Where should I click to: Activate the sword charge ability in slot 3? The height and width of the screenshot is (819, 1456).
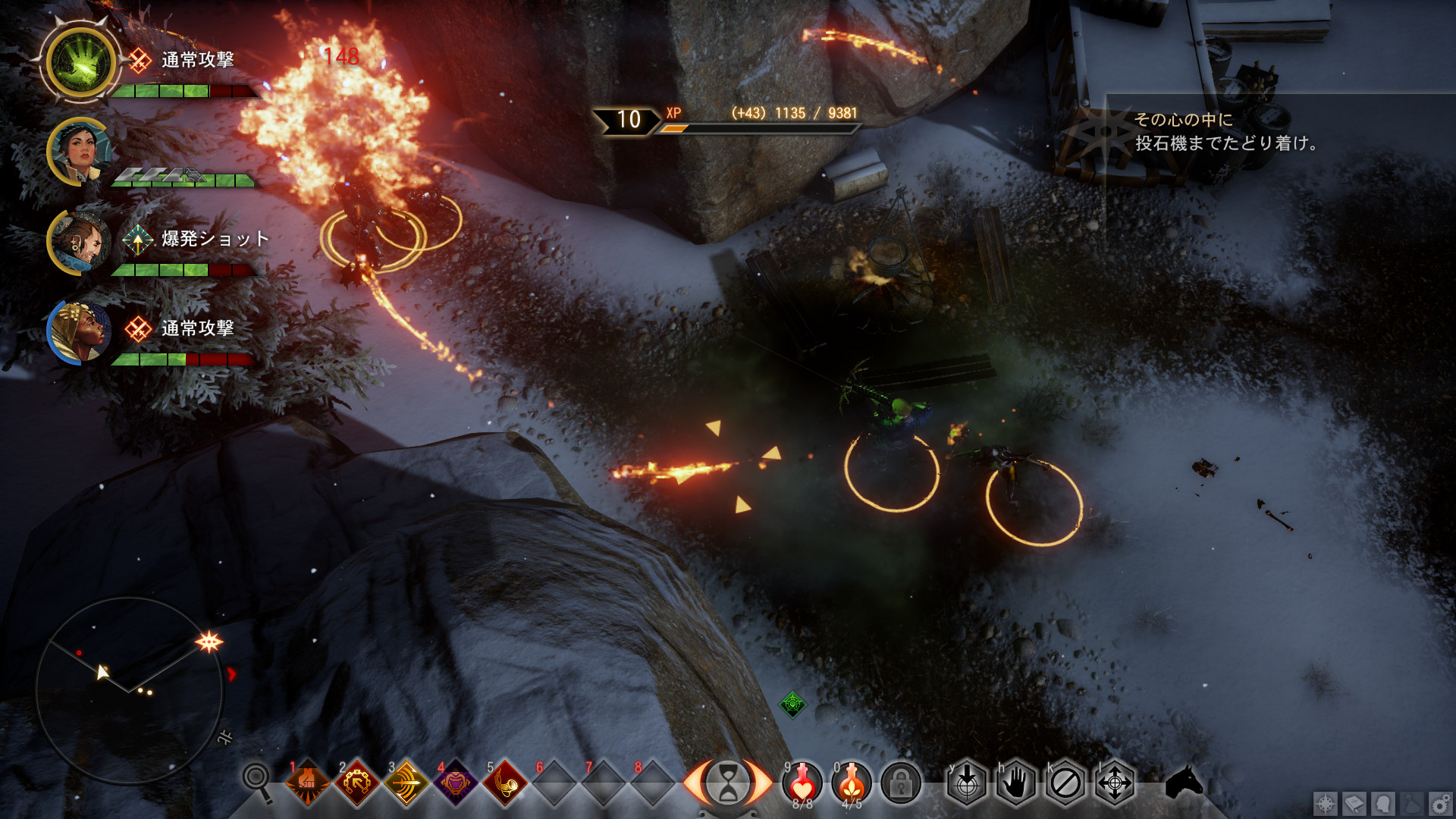[406, 783]
